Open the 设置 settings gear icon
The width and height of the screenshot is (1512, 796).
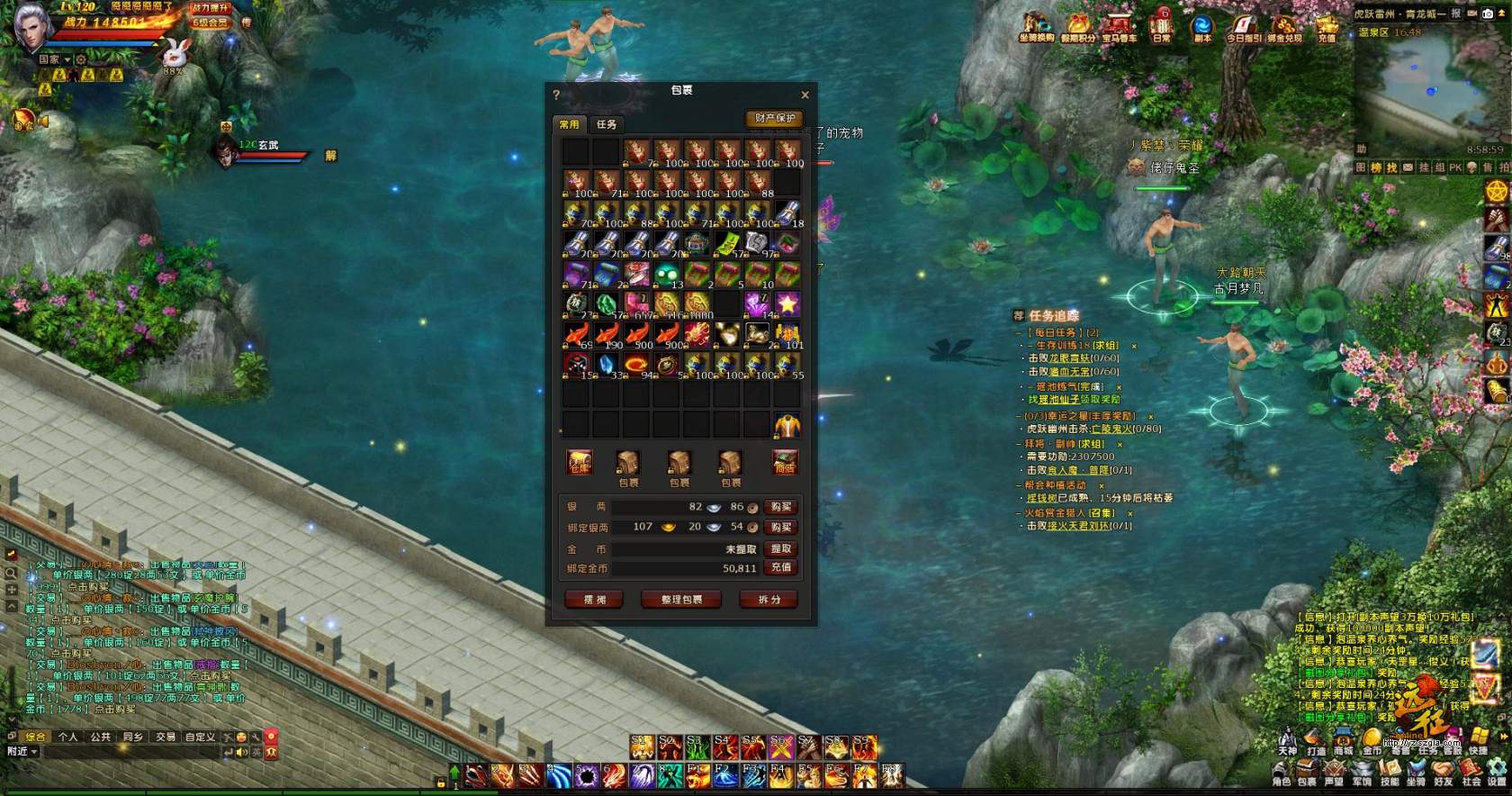[x=1498, y=770]
